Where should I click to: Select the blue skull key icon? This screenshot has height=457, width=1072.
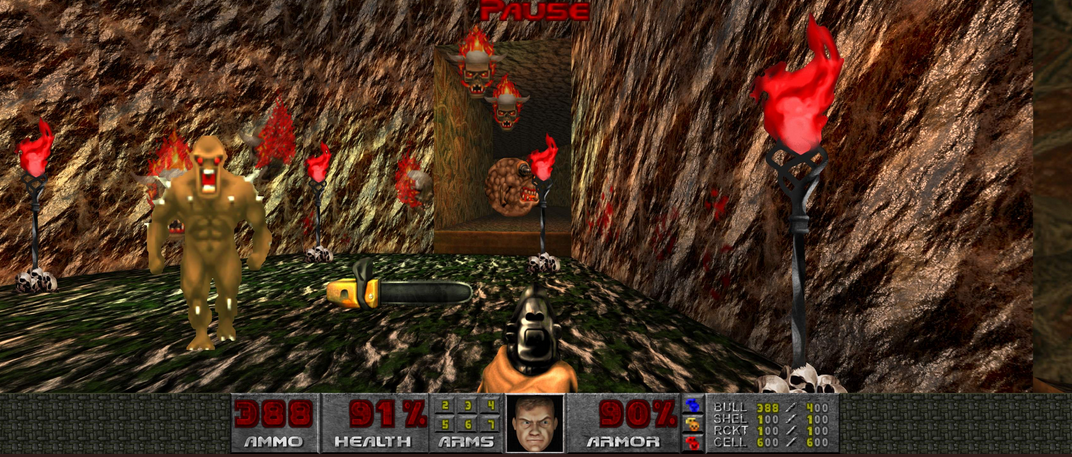pyautogui.click(x=692, y=406)
